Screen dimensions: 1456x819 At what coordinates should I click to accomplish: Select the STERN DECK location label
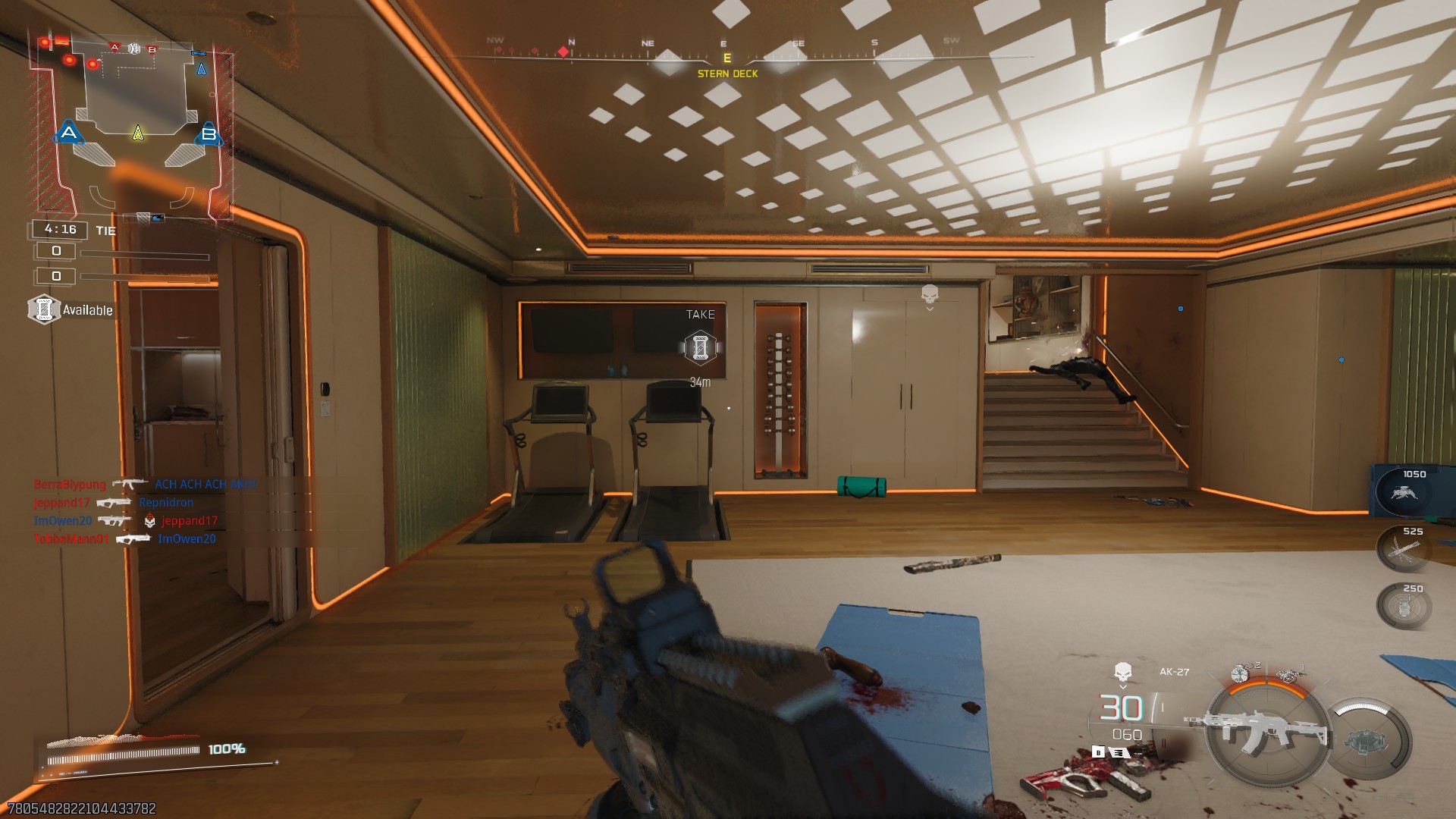[726, 74]
